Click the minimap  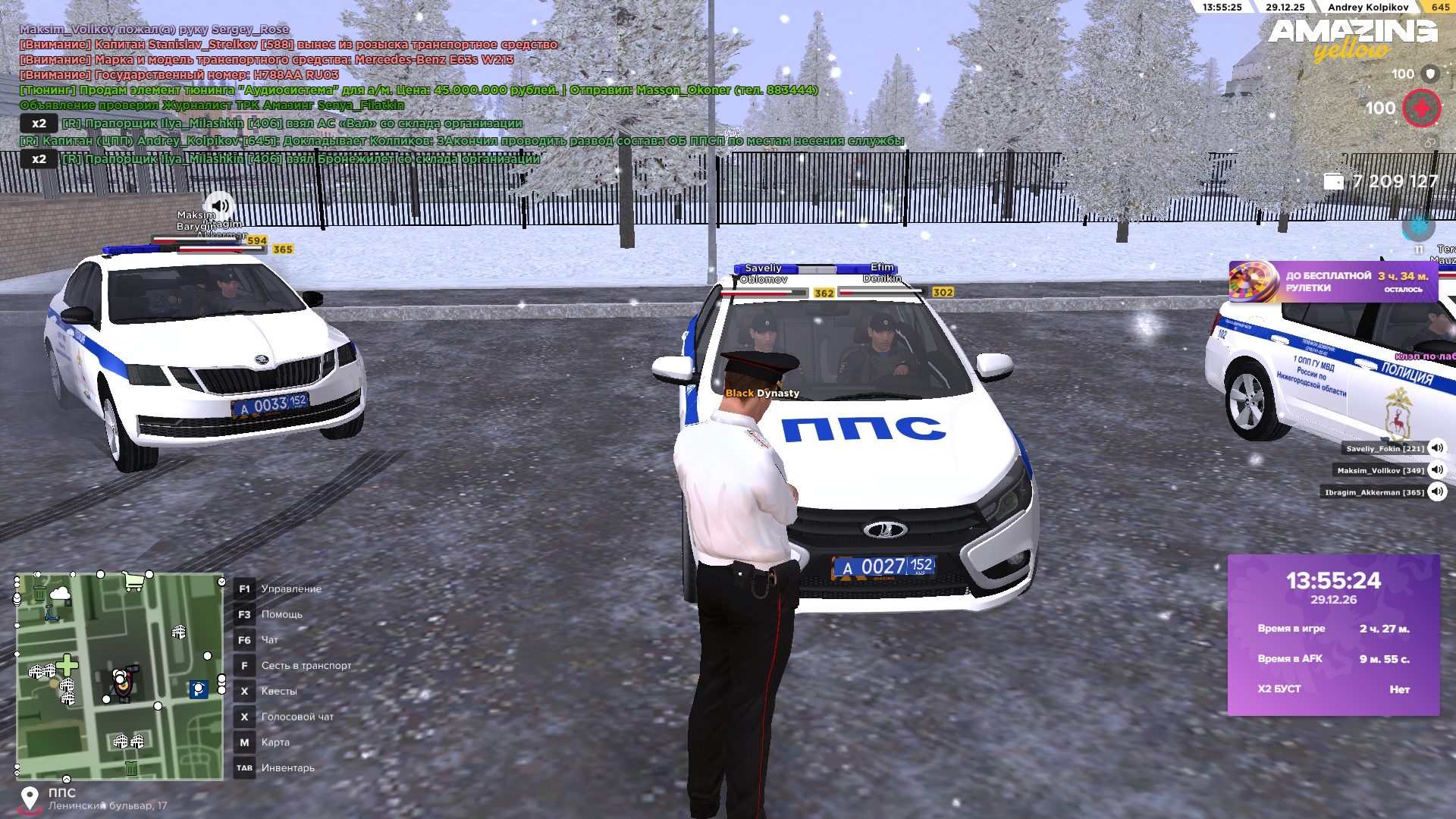[120, 676]
